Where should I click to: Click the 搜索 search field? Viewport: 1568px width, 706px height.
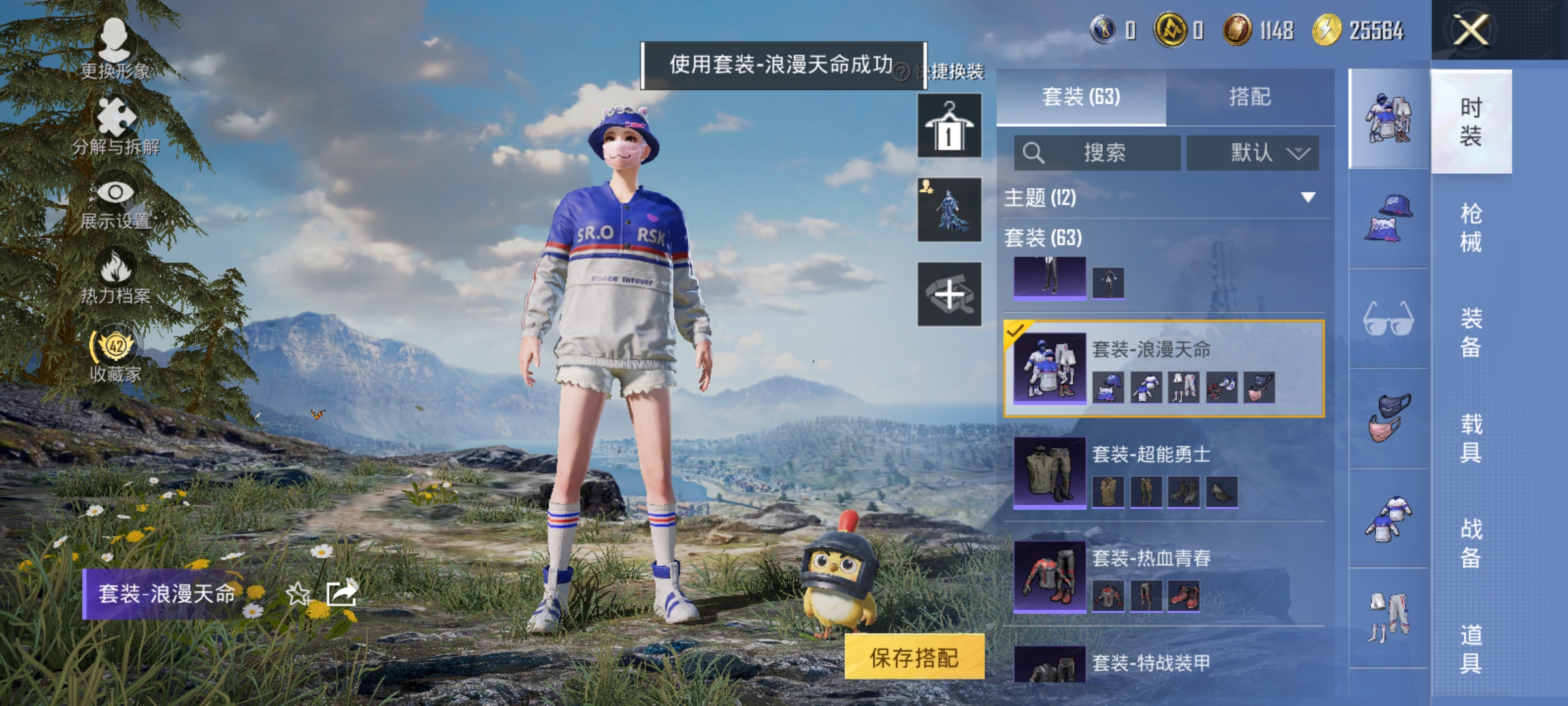[x=1098, y=152]
